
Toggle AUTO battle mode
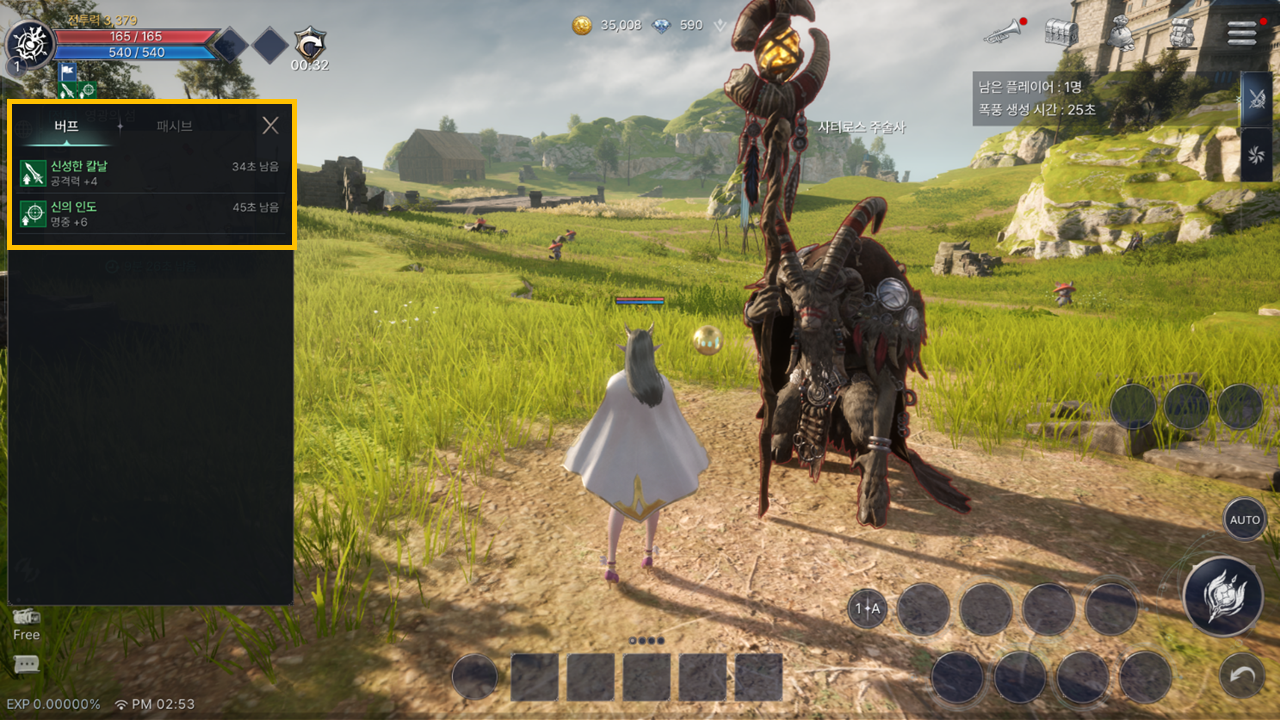(1245, 520)
